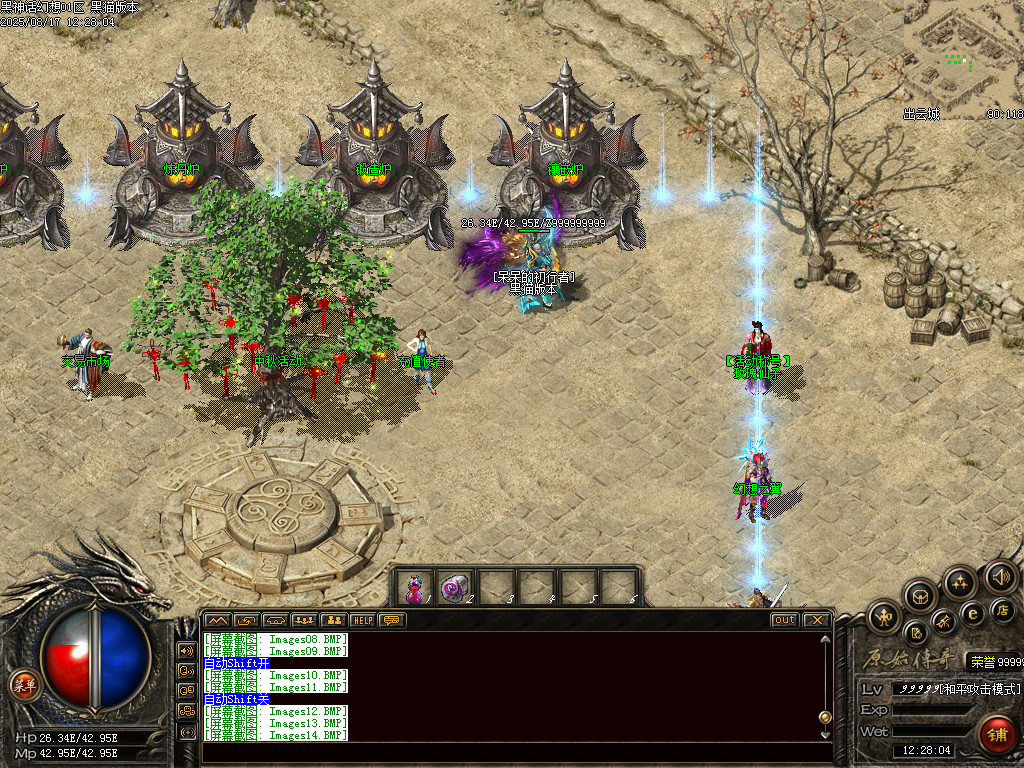1024x768 pixels.
Task: Open the bag chest icon
Action: point(921,596)
